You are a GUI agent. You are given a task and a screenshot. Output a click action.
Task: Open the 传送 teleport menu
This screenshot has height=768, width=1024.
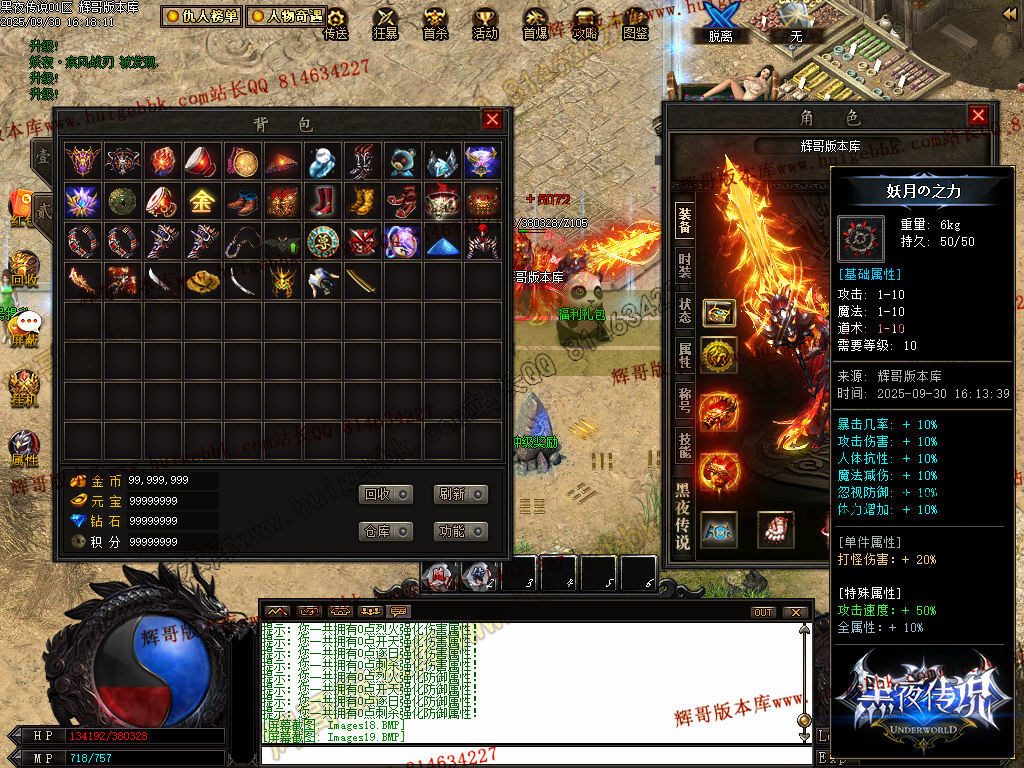(x=336, y=23)
